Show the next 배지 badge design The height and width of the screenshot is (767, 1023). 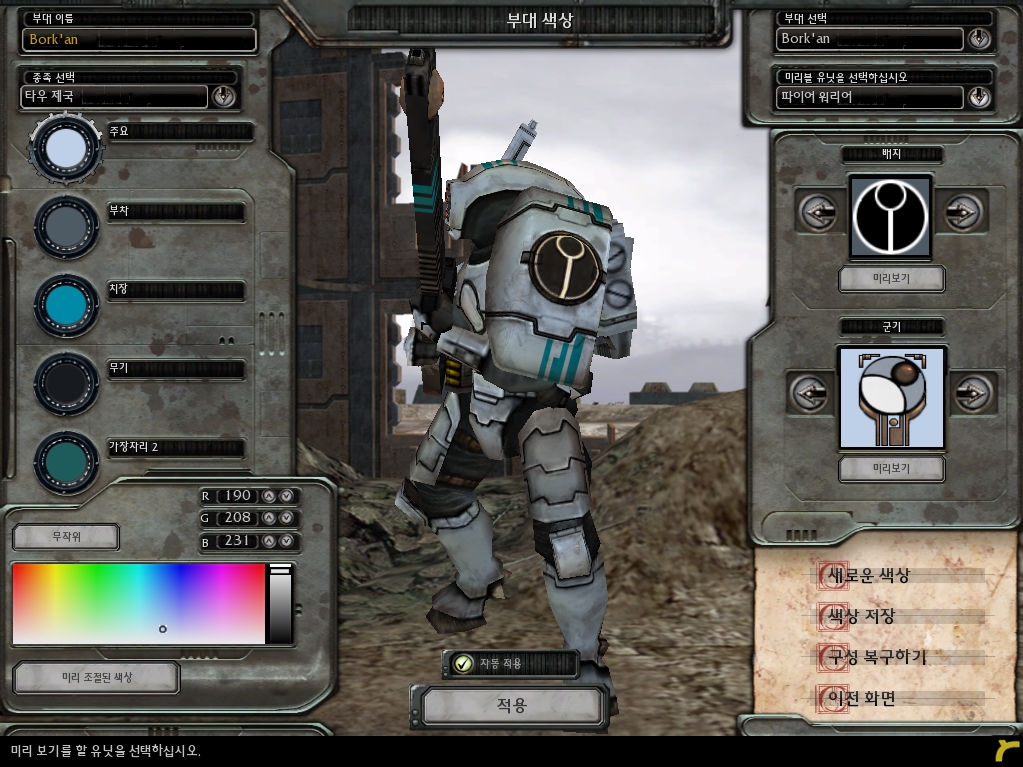(x=963, y=212)
